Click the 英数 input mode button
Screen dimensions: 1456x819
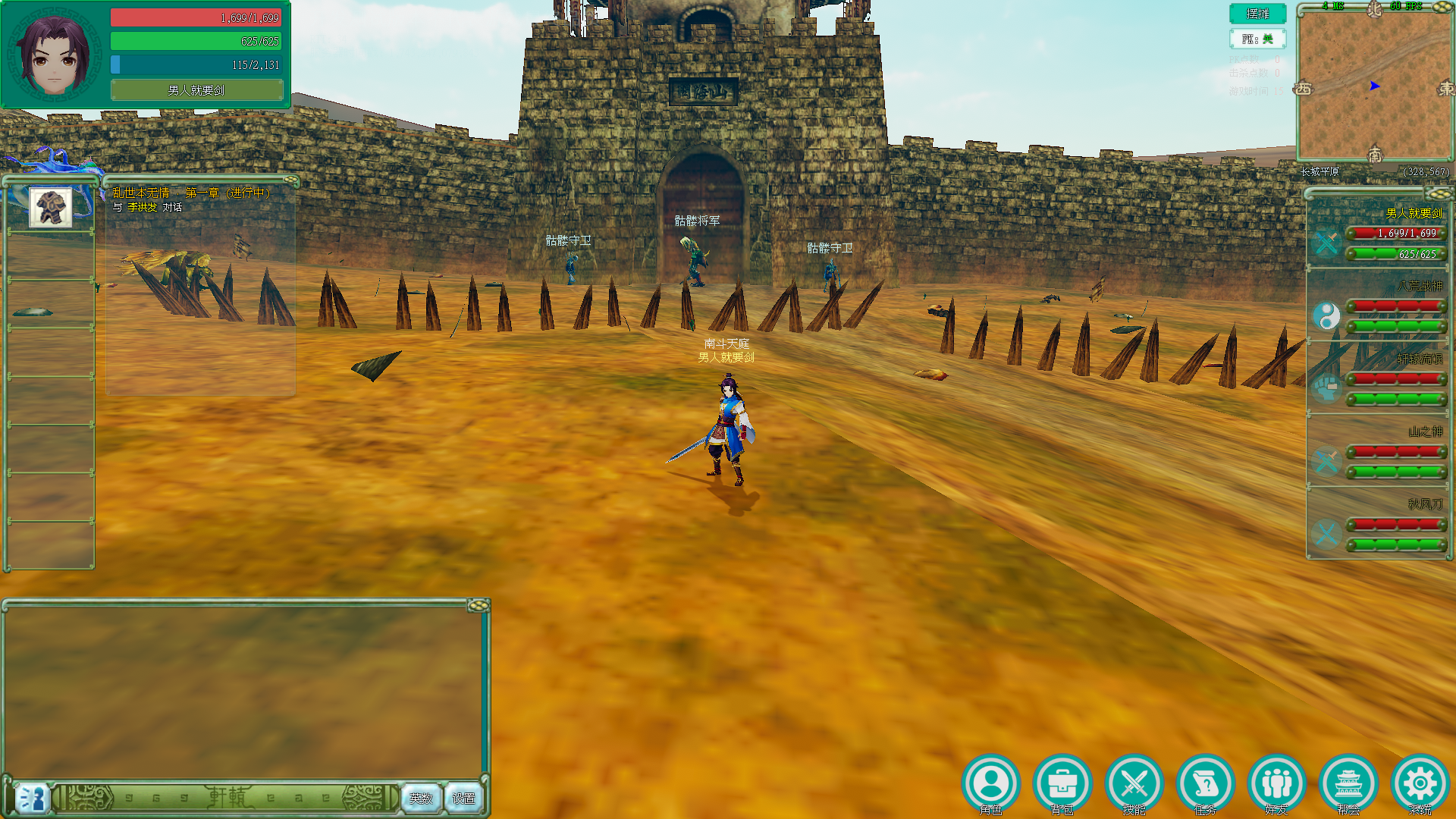tap(421, 798)
